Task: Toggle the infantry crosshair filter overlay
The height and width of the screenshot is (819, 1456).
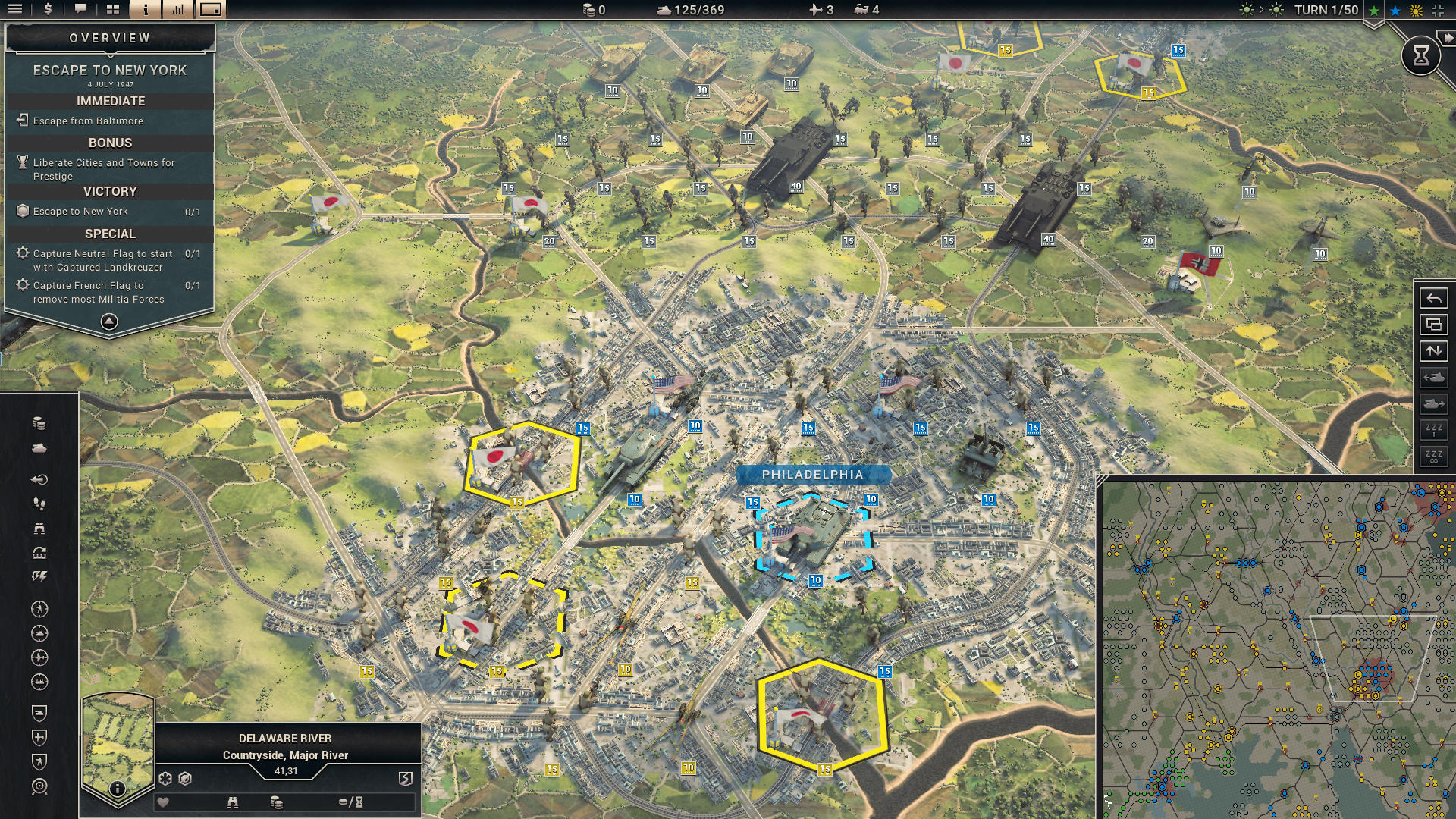Action: coord(39,608)
